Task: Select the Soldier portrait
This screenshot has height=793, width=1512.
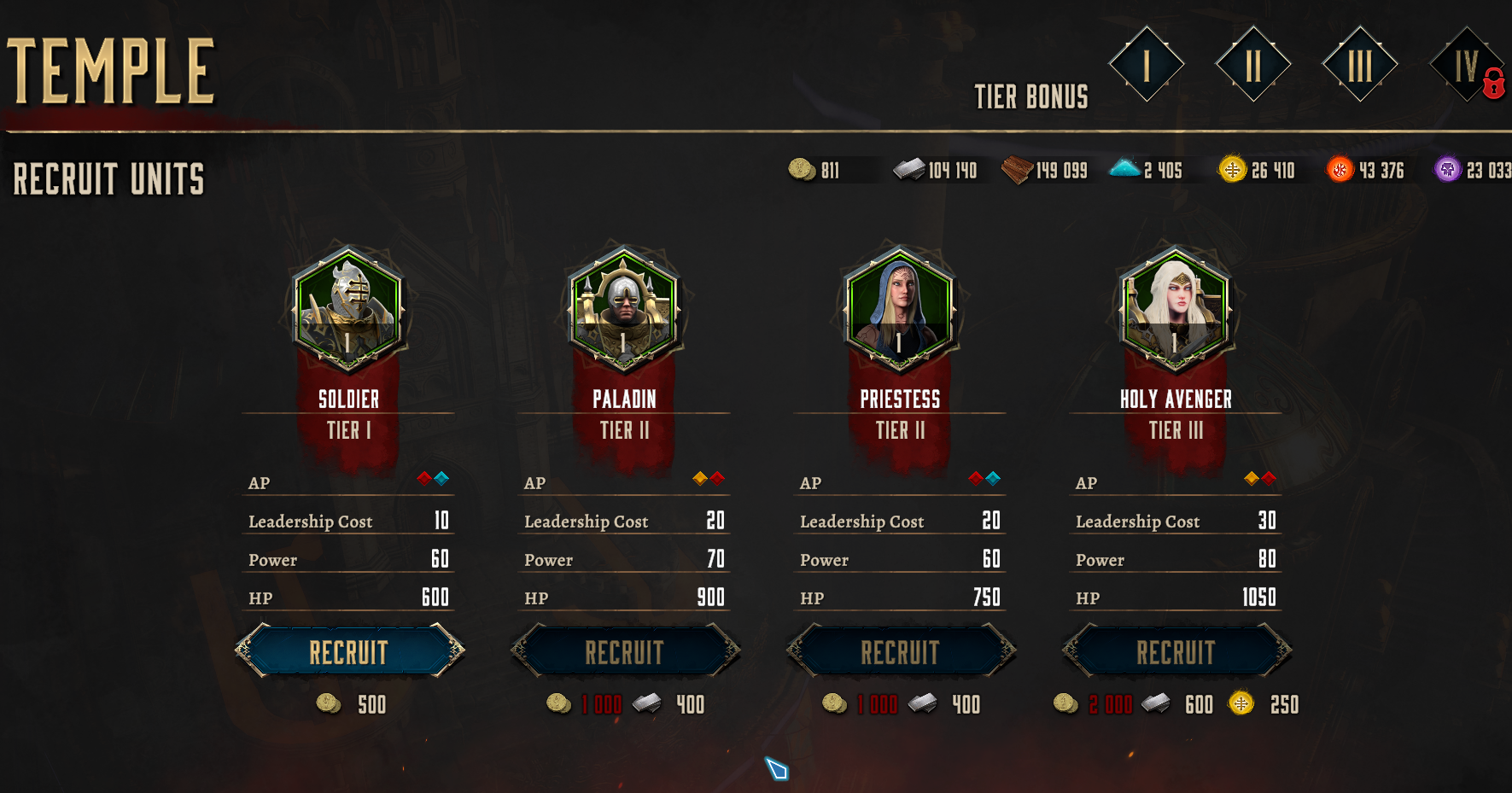Action: [348, 309]
